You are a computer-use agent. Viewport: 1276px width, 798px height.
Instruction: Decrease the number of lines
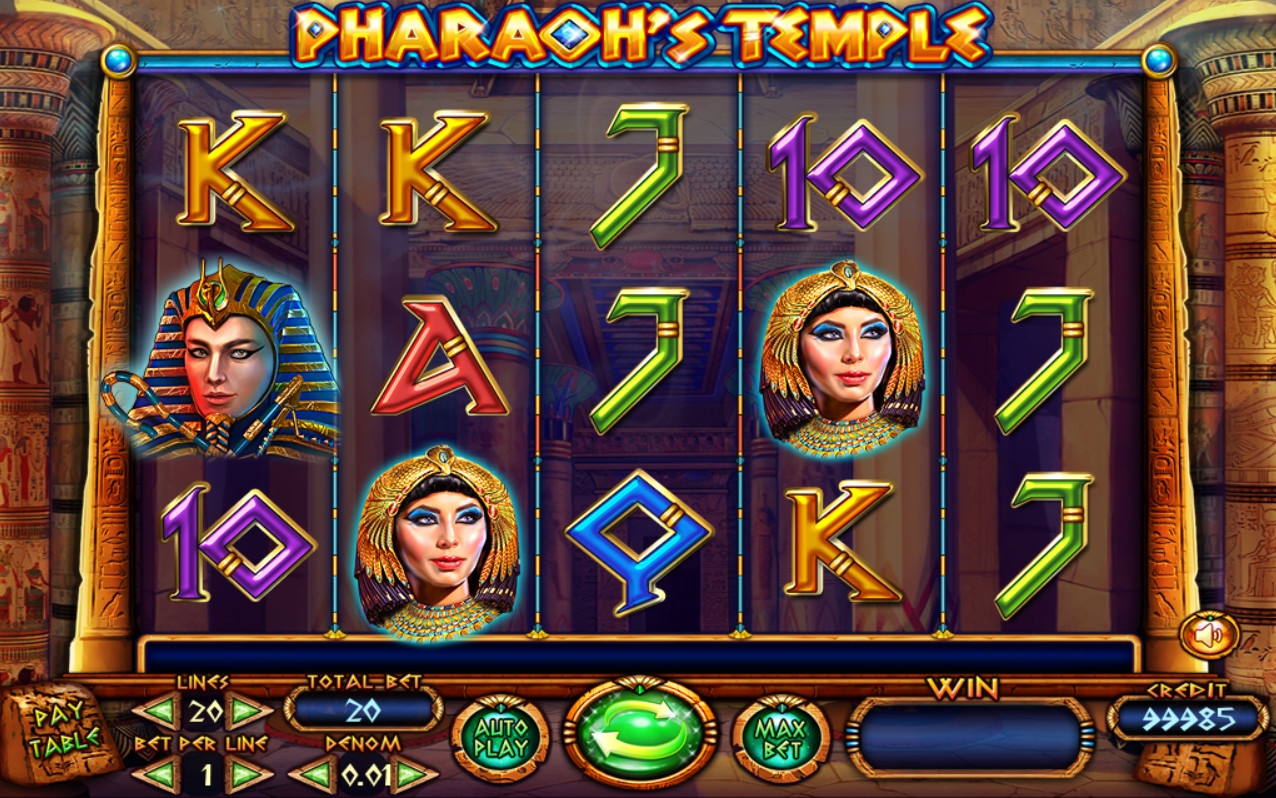pos(157,712)
